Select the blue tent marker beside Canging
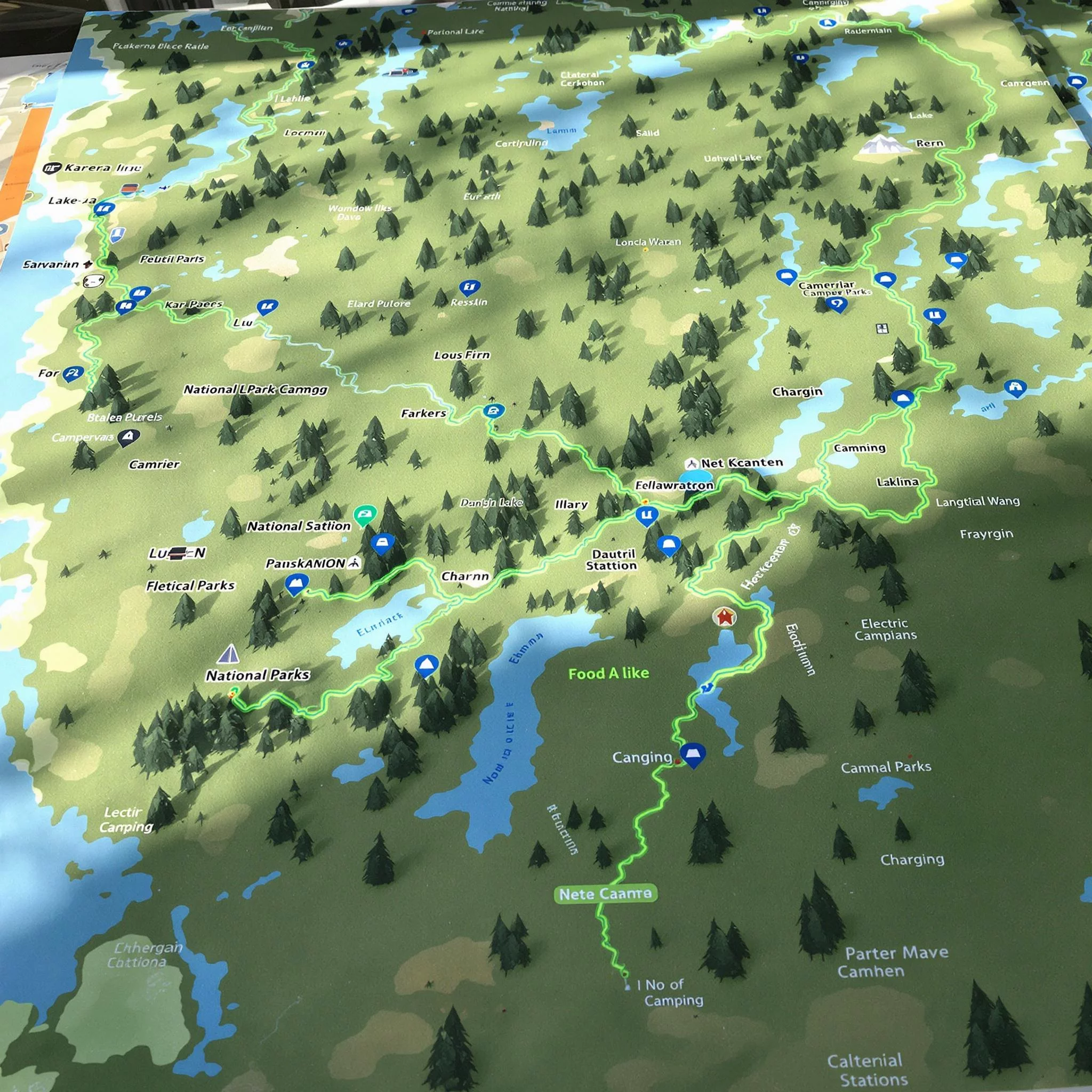Viewport: 1092px width, 1092px height. (693, 754)
